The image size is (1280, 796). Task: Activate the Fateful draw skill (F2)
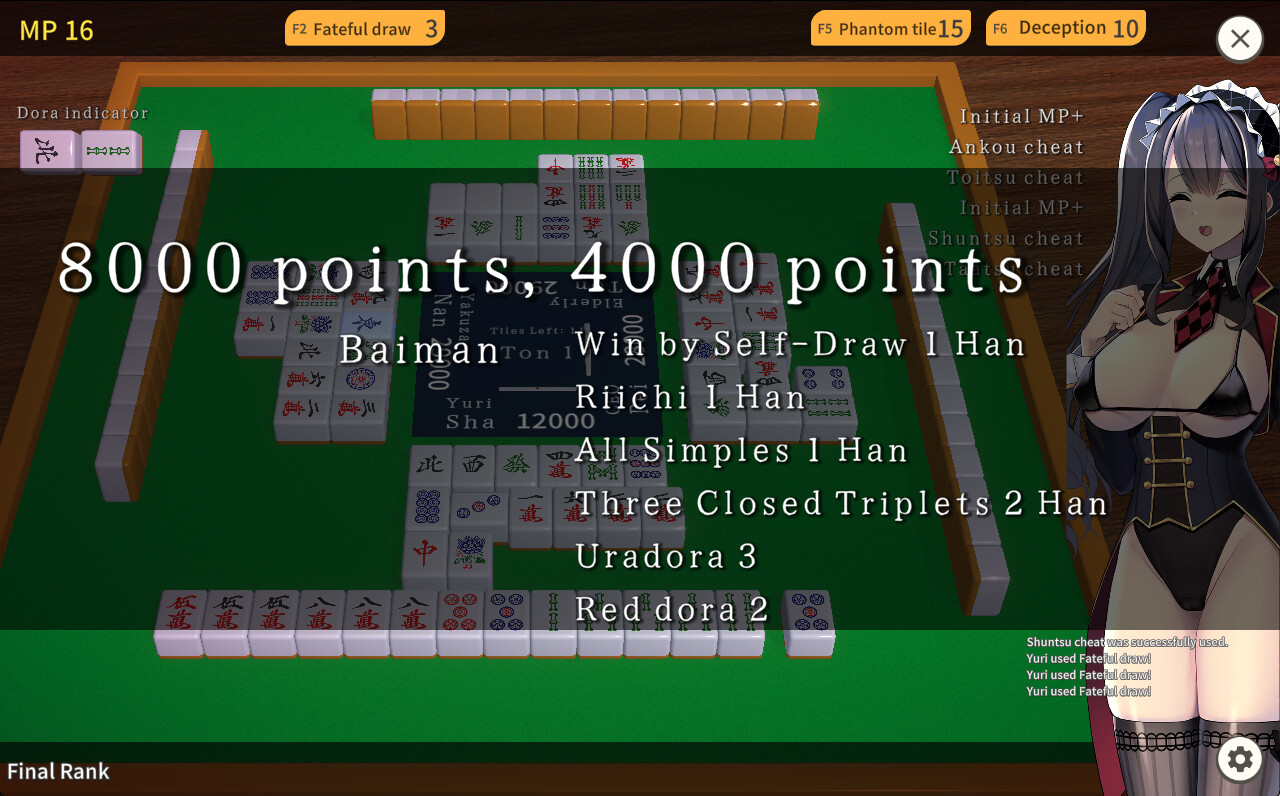pos(364,28)
